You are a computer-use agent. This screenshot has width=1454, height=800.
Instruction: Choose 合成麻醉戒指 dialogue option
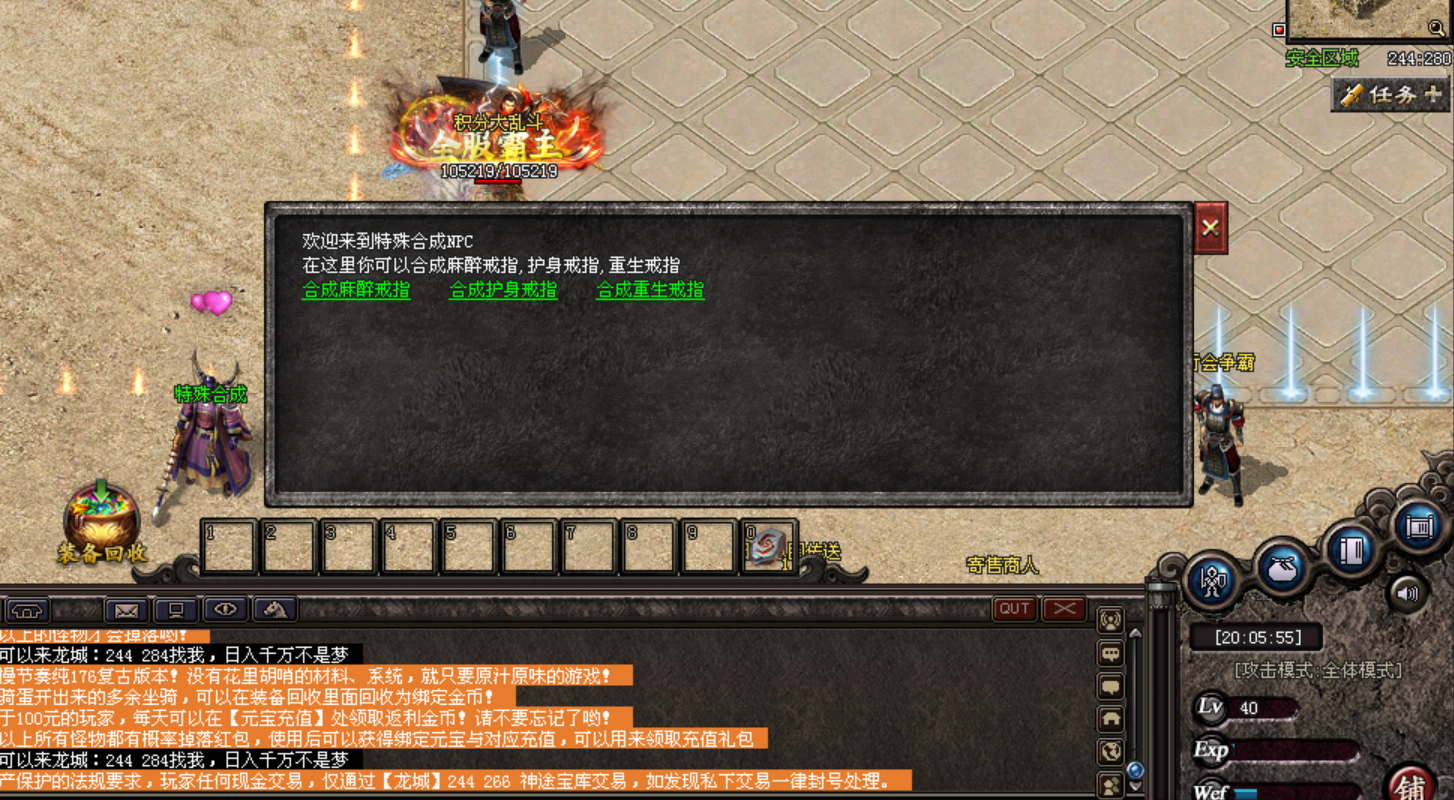[x=356, y=290]
